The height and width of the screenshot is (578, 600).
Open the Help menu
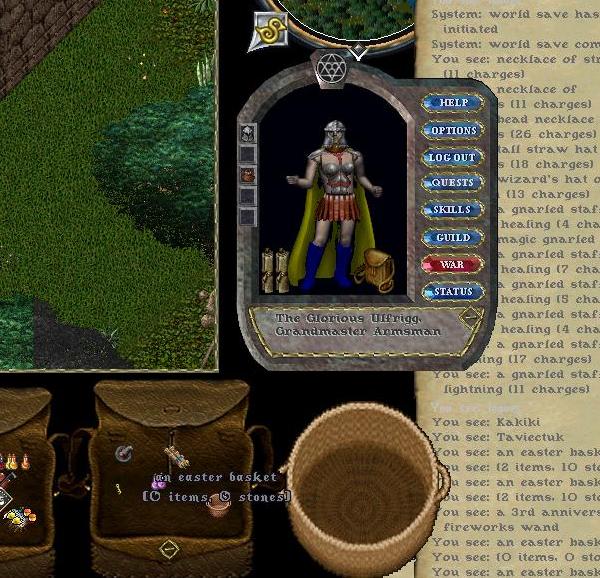pyautogui.click(x=452, y=103)
